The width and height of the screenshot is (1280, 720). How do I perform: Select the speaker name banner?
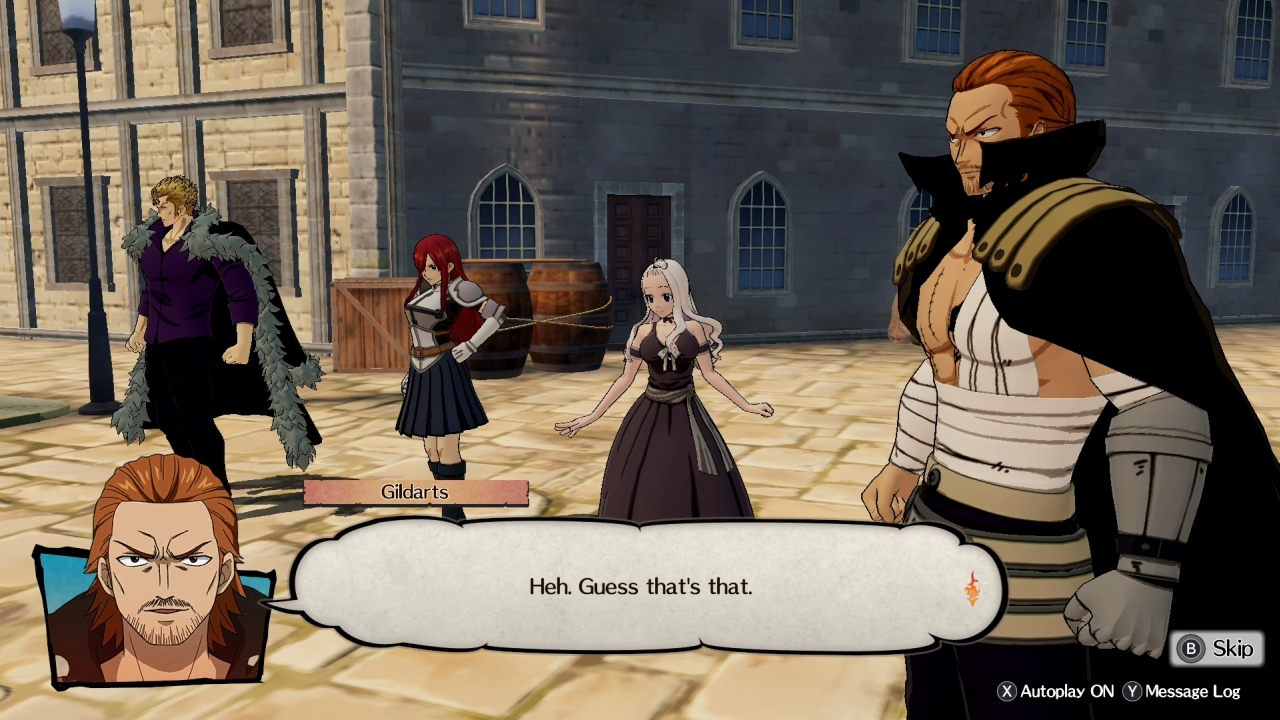point(414,492)
